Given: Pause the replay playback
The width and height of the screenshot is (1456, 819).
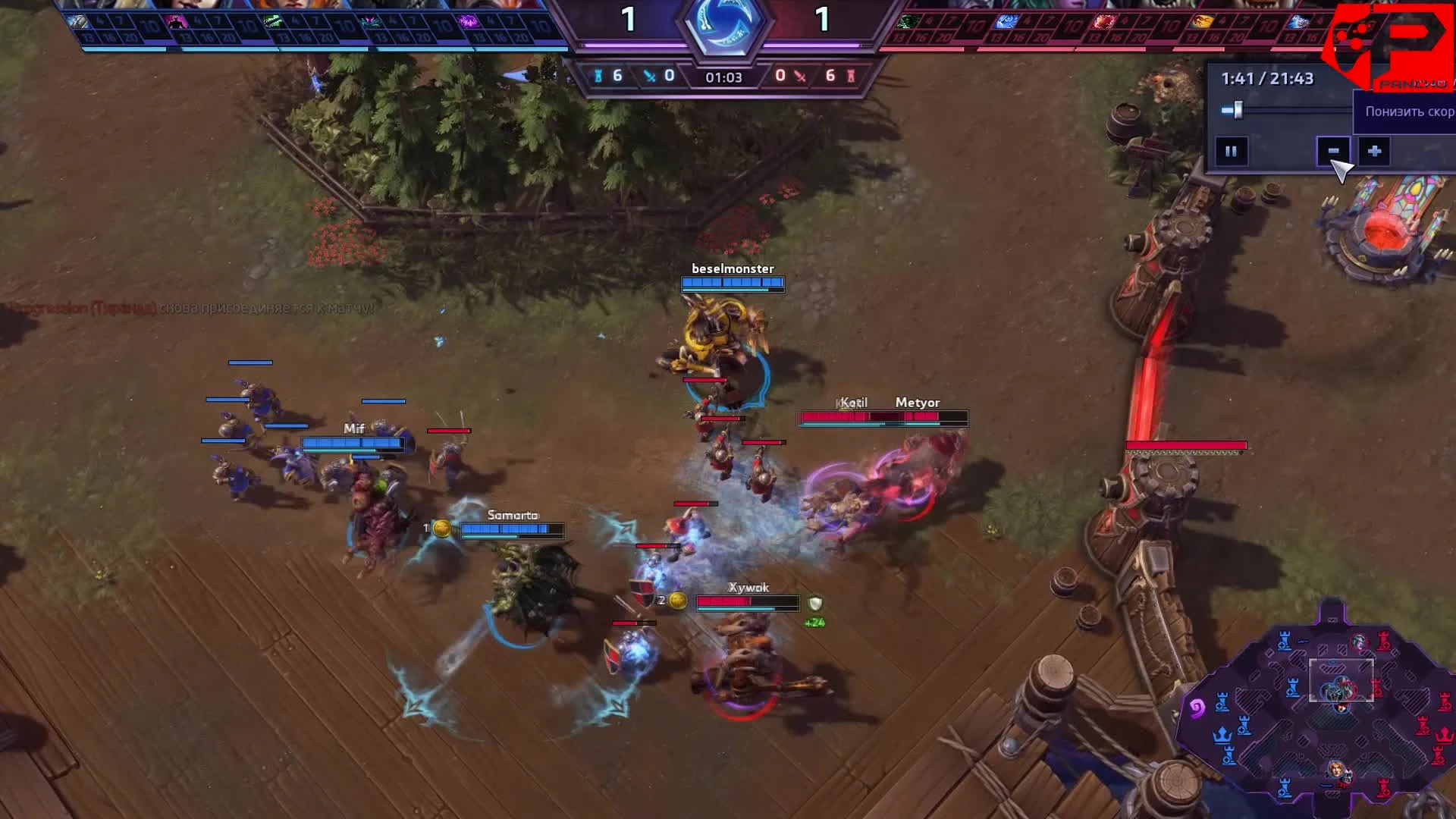Looking at the screenshot, I should (1230, 149).
